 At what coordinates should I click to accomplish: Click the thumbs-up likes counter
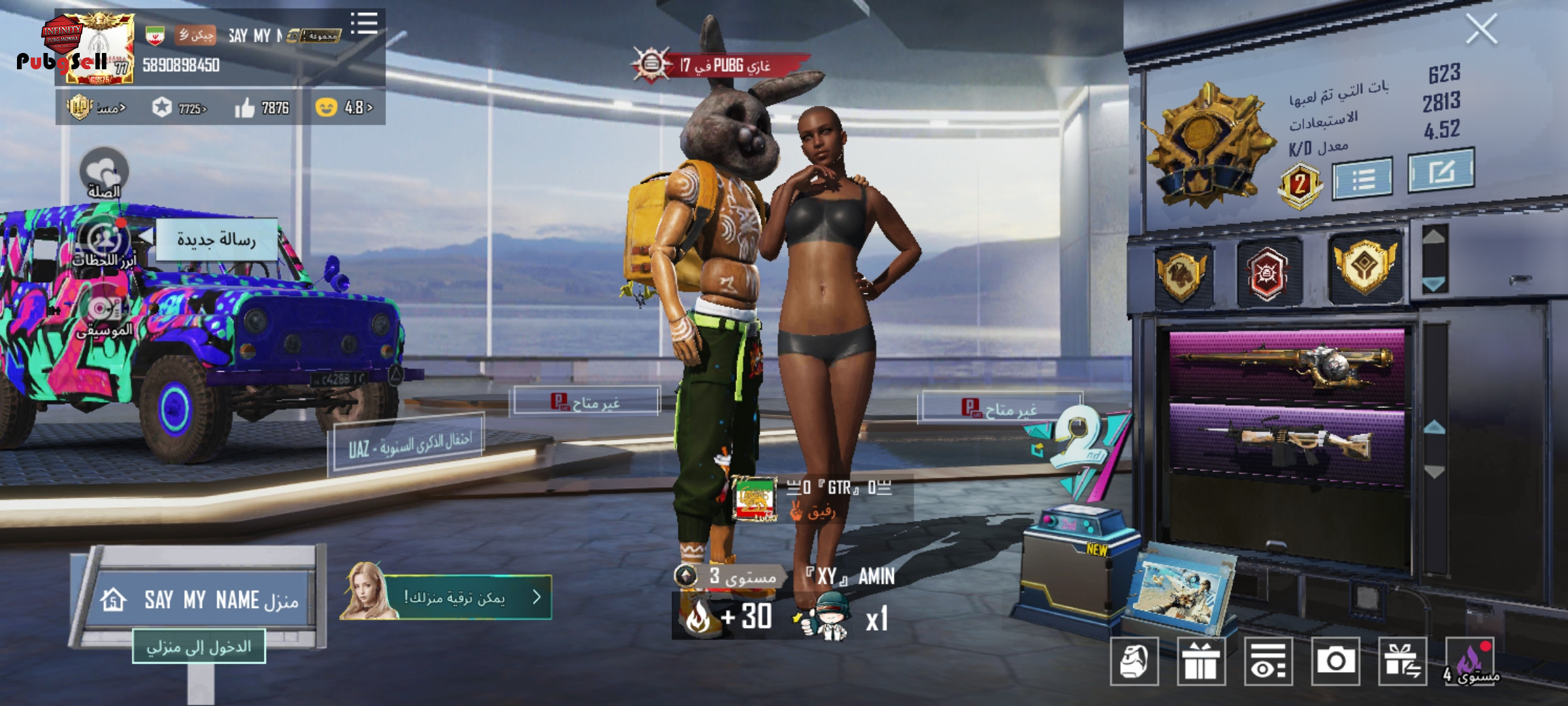pos(262,108)
